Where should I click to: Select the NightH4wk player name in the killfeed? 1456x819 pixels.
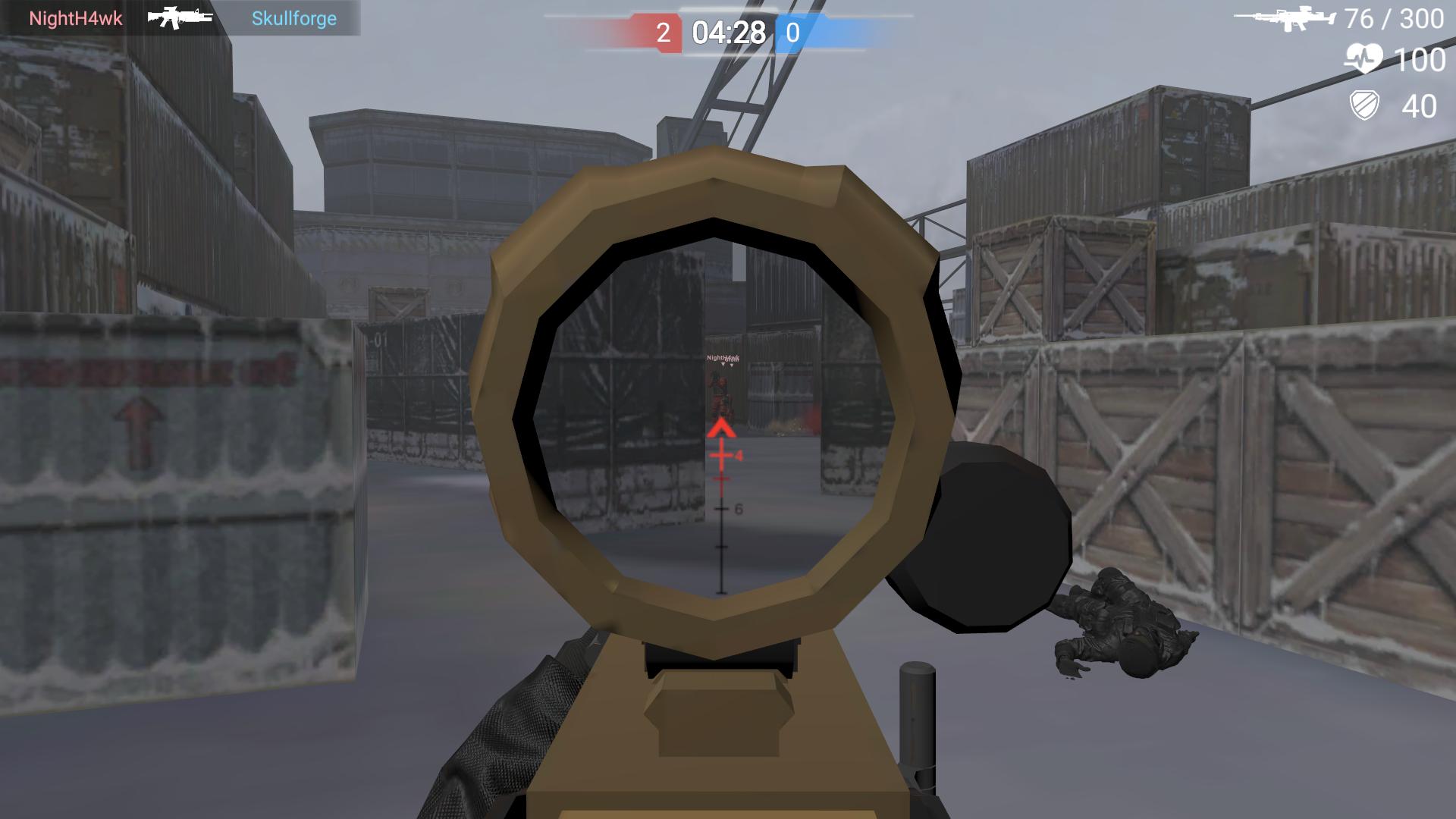[76, 18]
